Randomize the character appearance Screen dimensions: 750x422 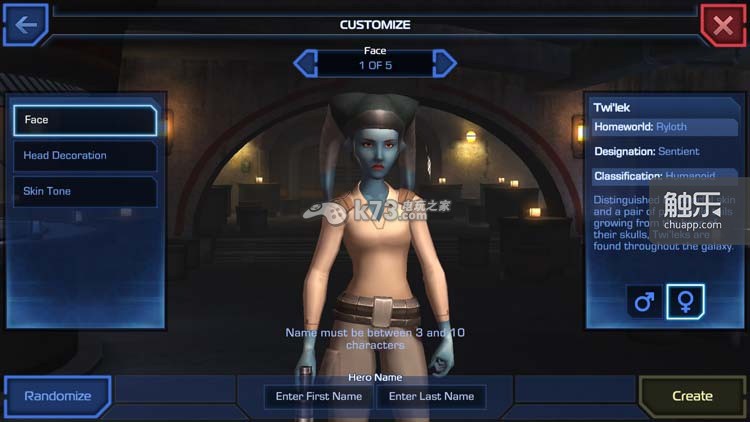pos(57,396)
